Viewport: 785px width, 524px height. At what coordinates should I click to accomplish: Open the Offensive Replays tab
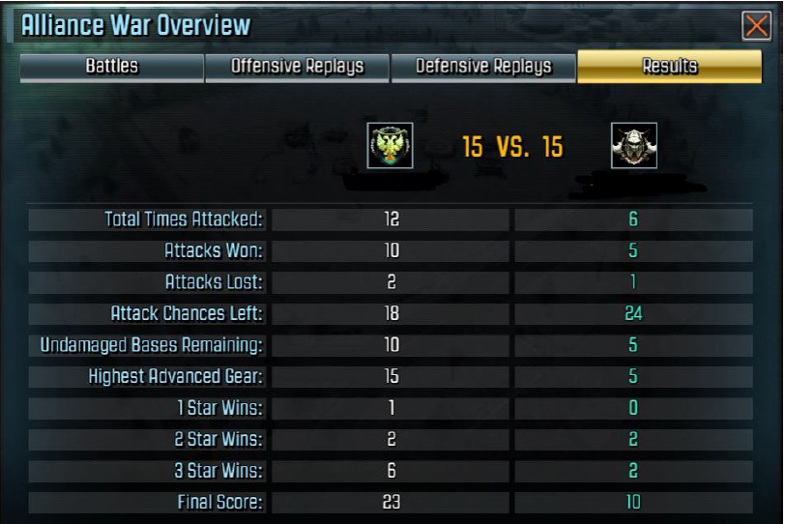tap(297, 67)
